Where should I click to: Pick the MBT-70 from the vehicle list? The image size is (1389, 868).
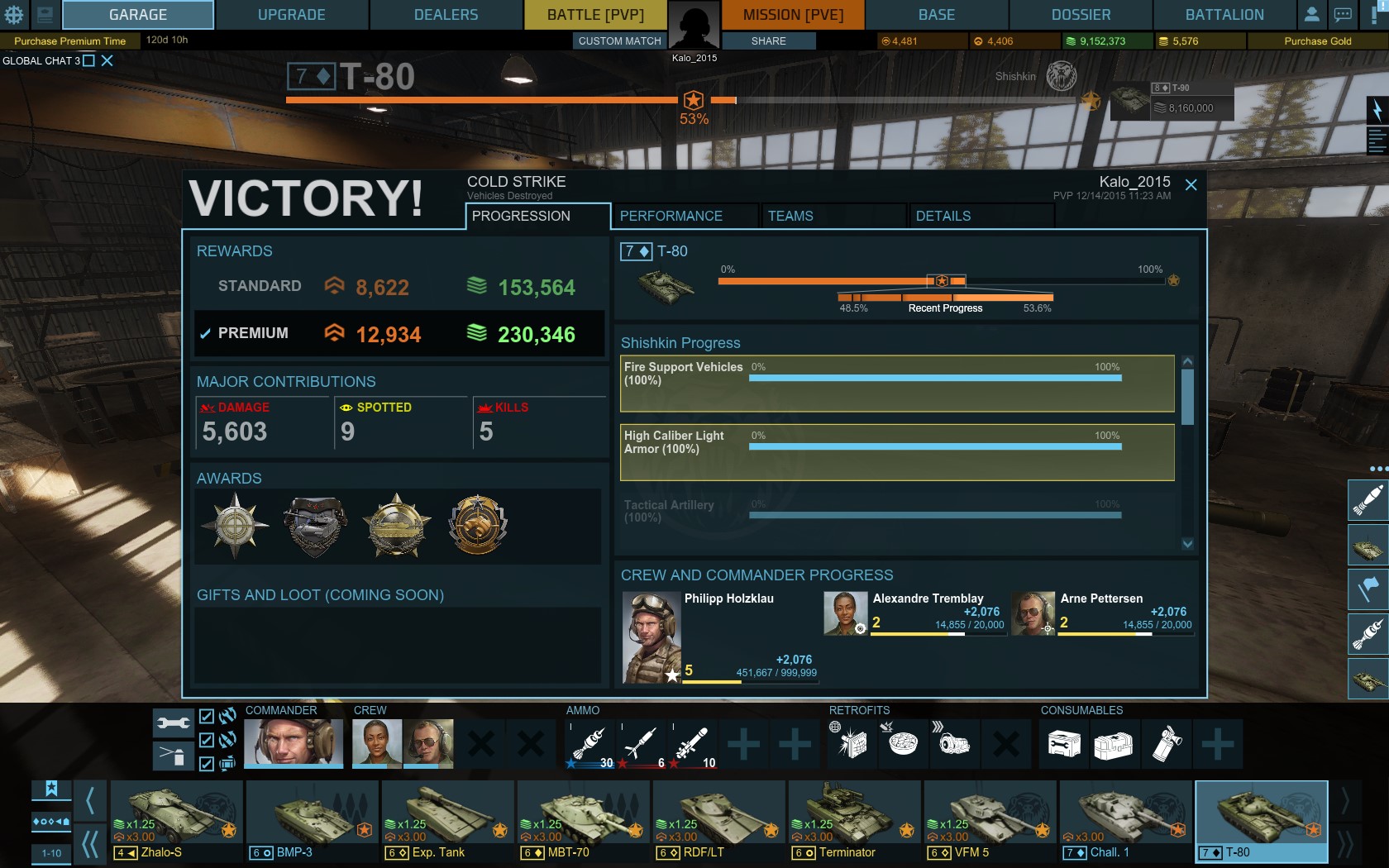point(583,821)
